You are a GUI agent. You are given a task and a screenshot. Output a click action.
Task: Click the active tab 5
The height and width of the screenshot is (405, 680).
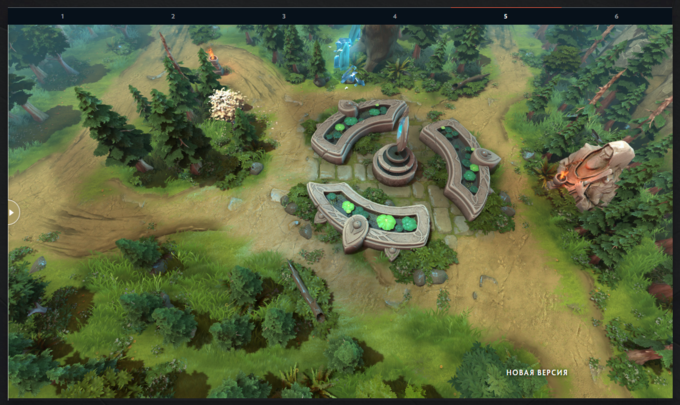[505, 16]
